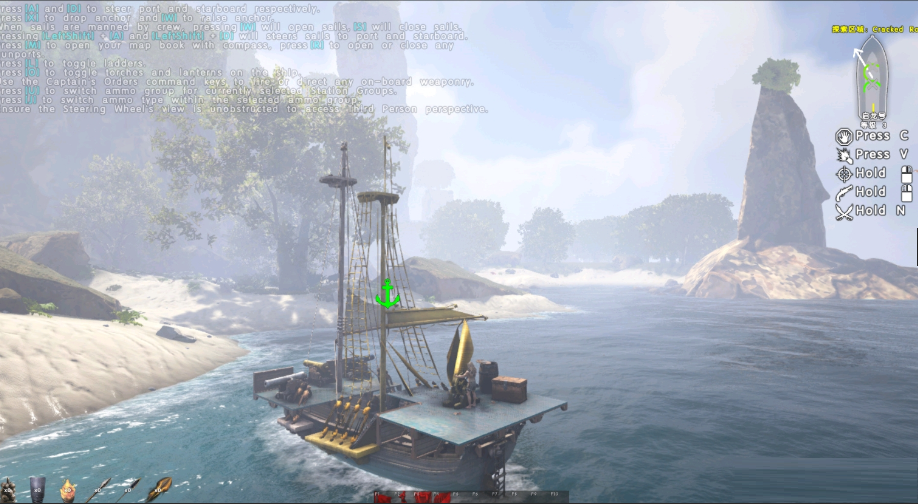Choose the dark bucket ammo icon
This screenshot has width=918, height=504.
click(37, 488)
